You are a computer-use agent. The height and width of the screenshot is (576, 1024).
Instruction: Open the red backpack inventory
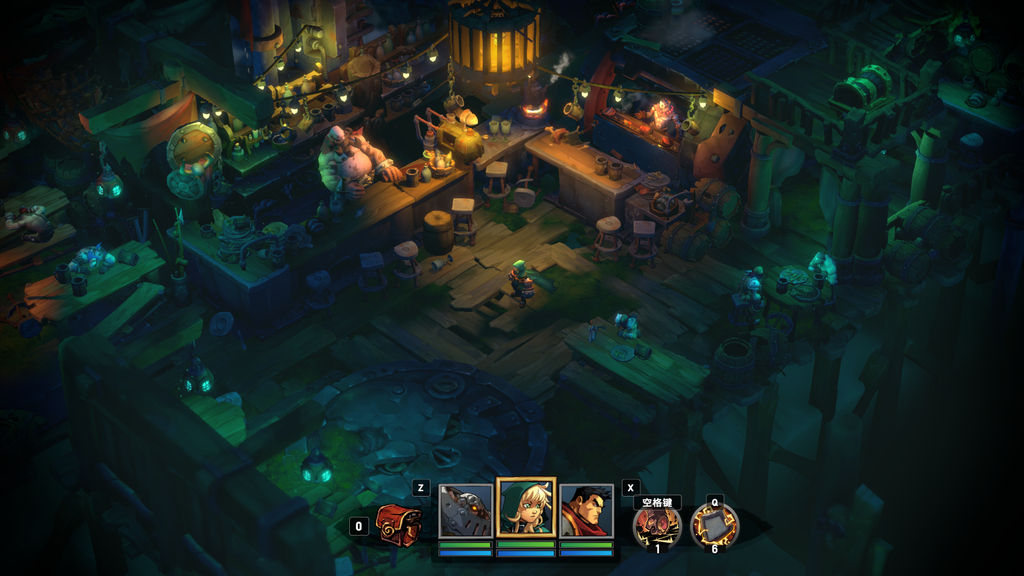click(x=398, y=525)
